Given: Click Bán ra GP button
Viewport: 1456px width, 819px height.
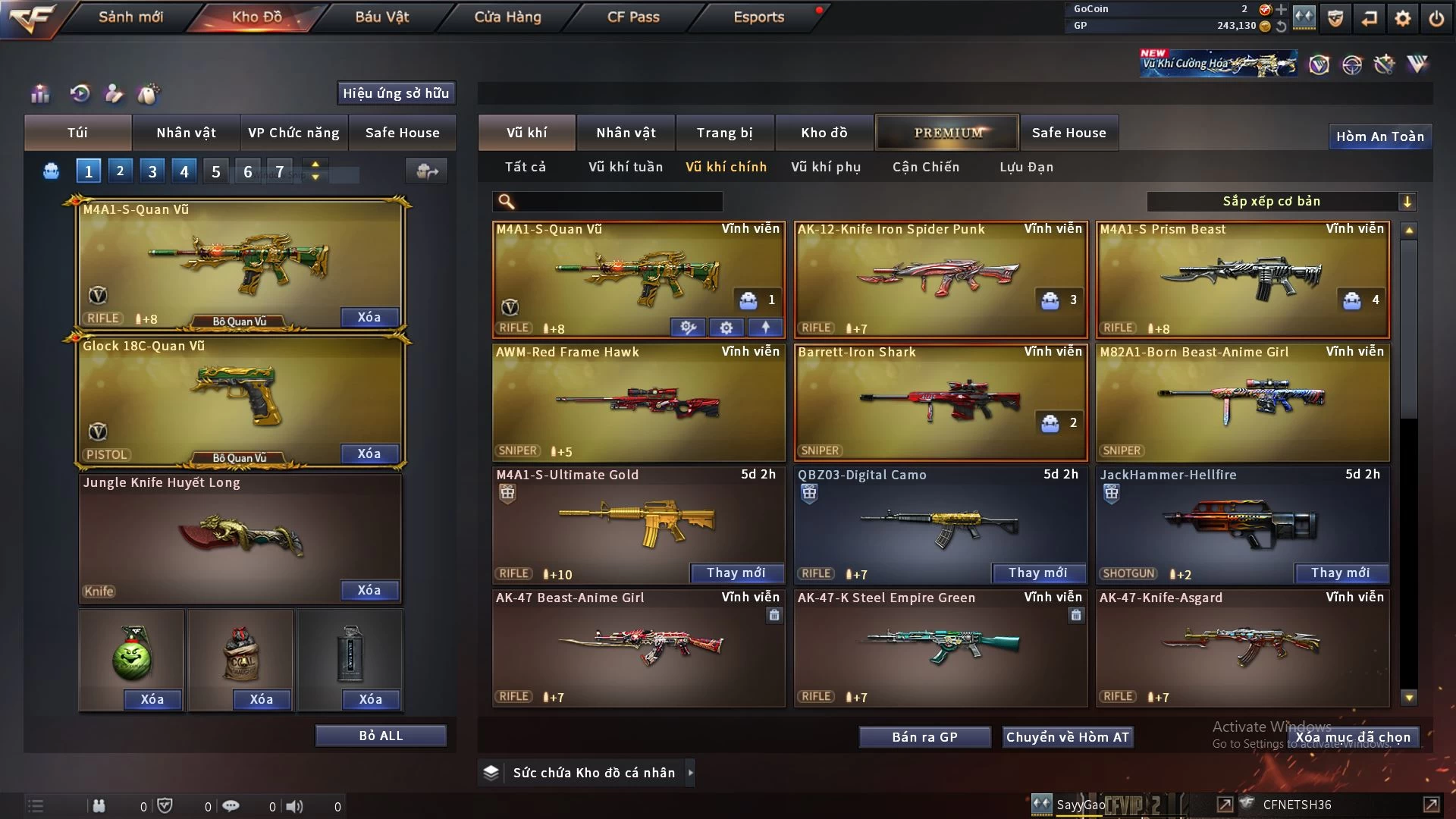Looking at the screenshot, I should [924, 737].
